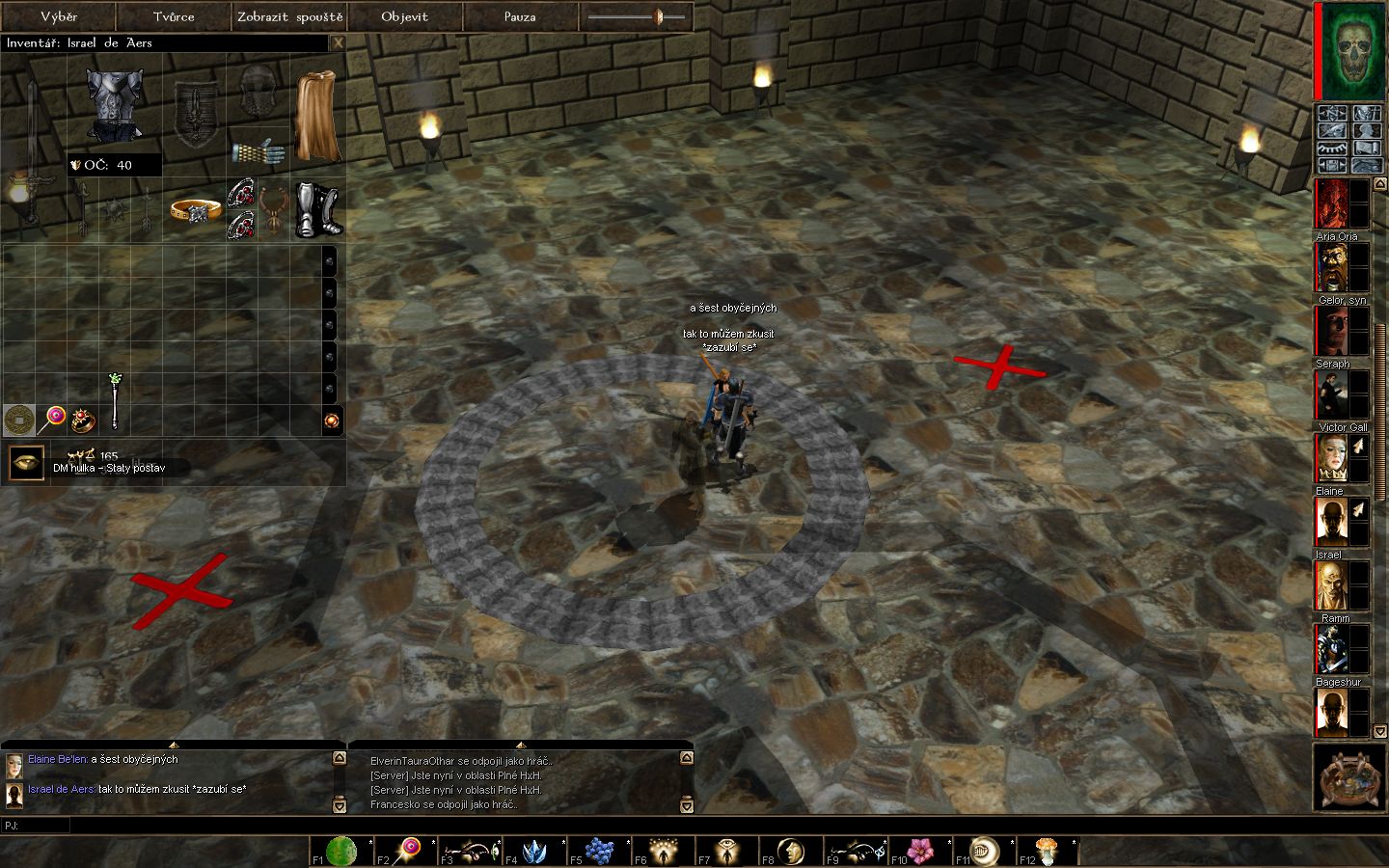Close the Israel de Aers inventory window

pyautogui.click(x=338, y=42)
